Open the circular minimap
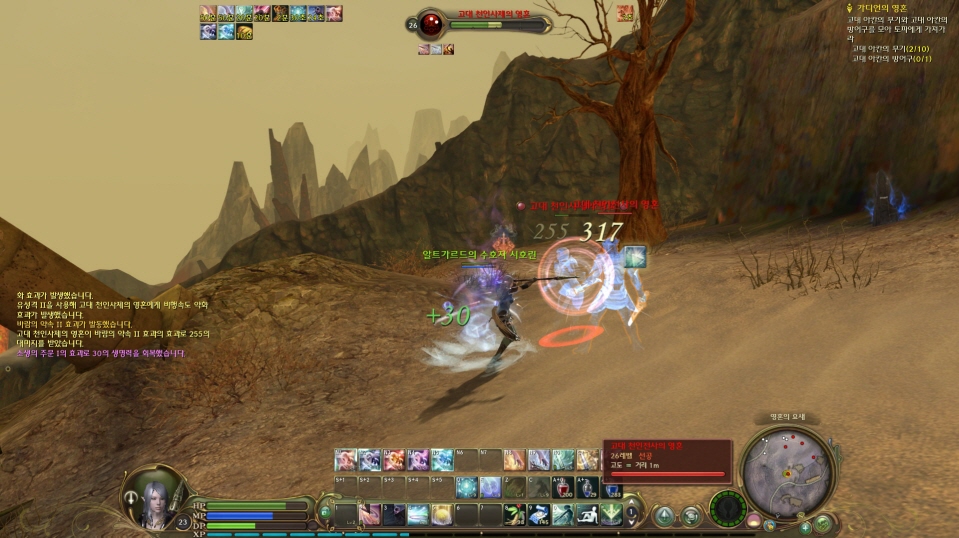 coord(788,472)
